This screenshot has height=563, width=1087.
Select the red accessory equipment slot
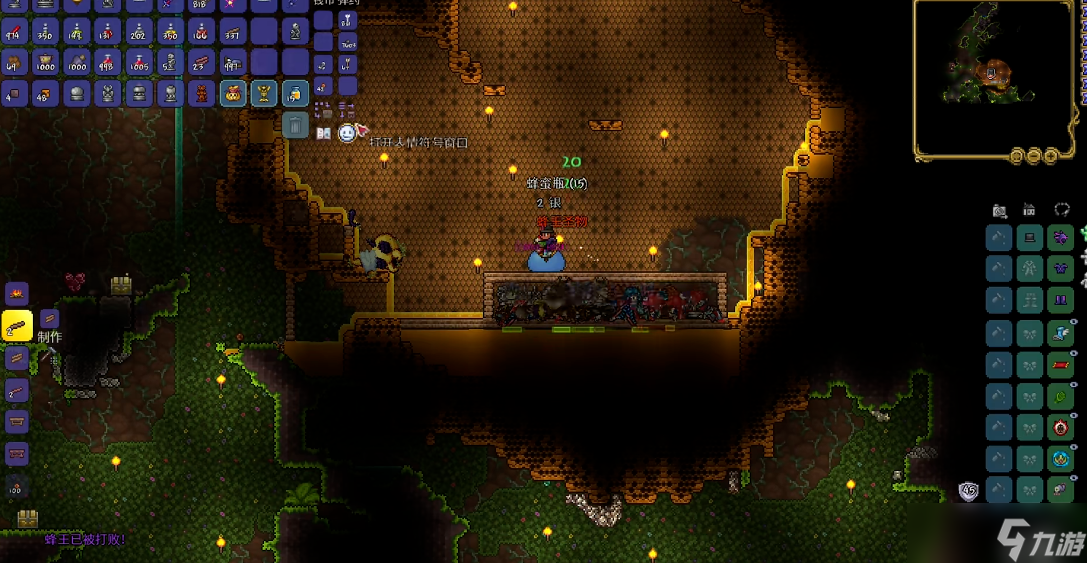1060,364
